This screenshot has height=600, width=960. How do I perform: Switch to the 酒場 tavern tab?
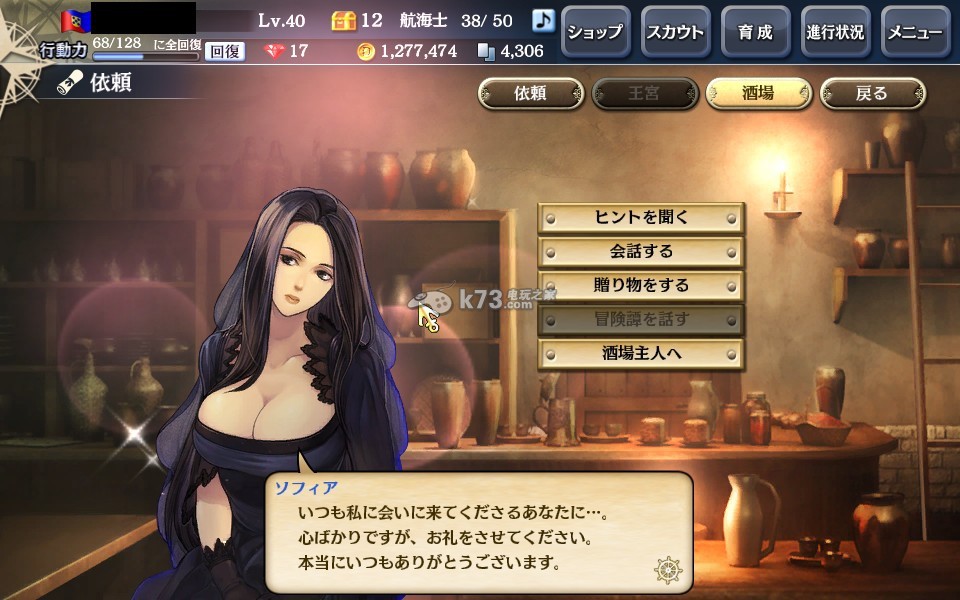(x=758, y=94)
